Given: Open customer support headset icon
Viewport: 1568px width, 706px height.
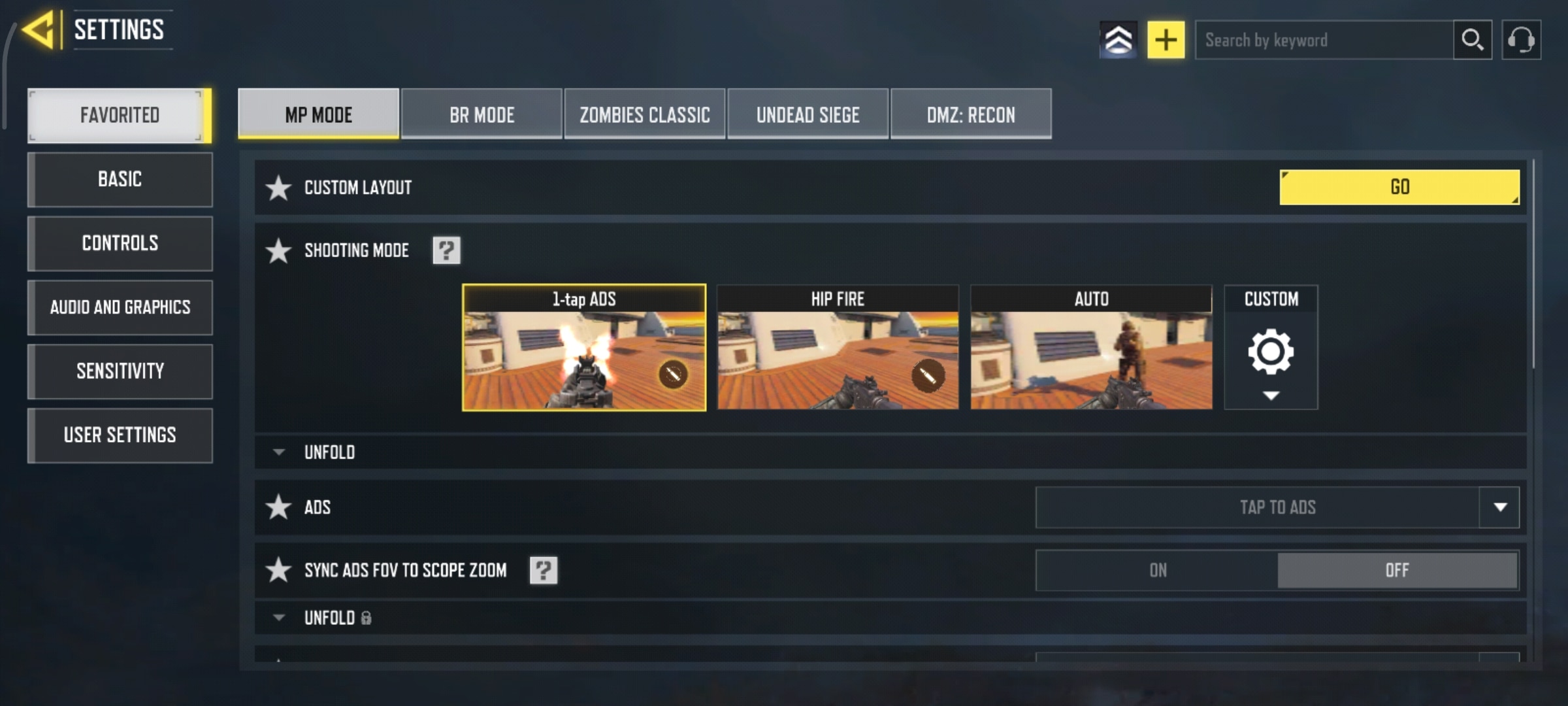Looking at the screenshot, I should click(x=1521, y=41).
